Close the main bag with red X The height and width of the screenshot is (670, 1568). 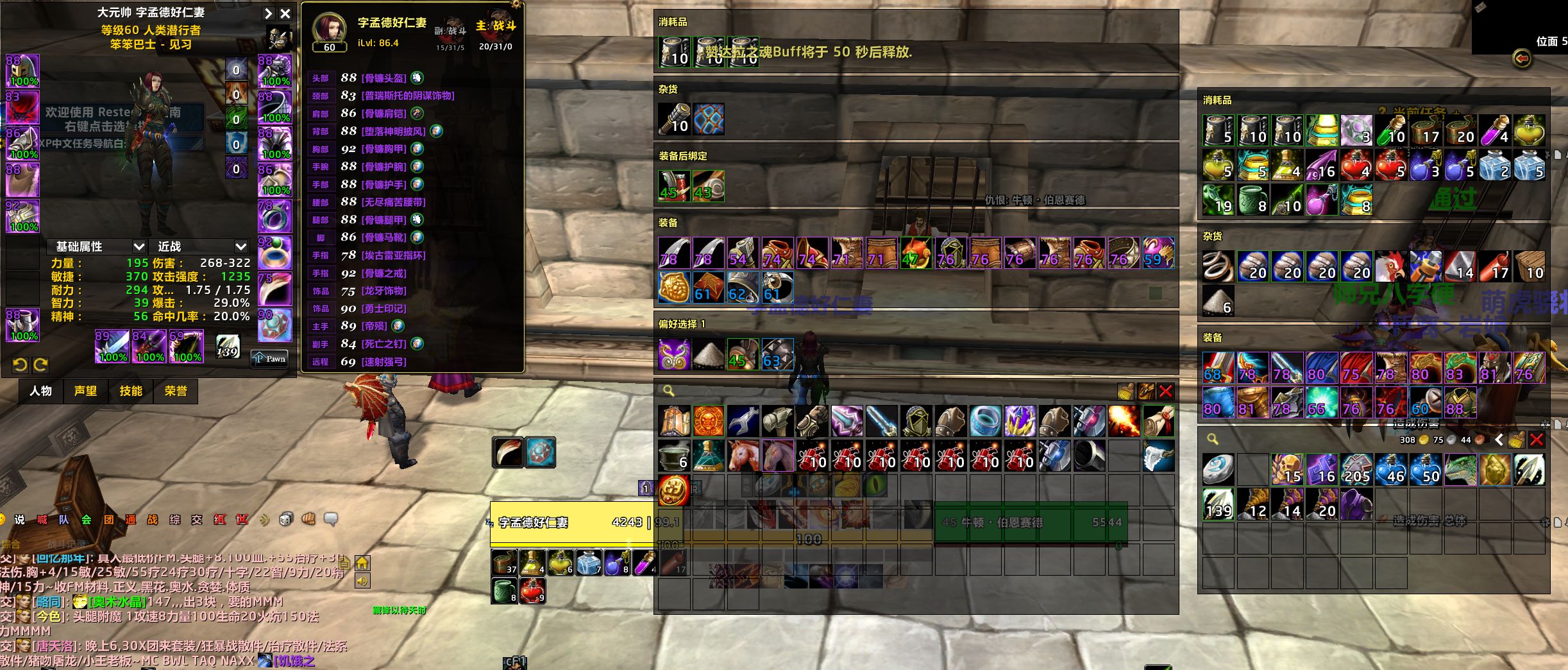tap(1166, 391)
